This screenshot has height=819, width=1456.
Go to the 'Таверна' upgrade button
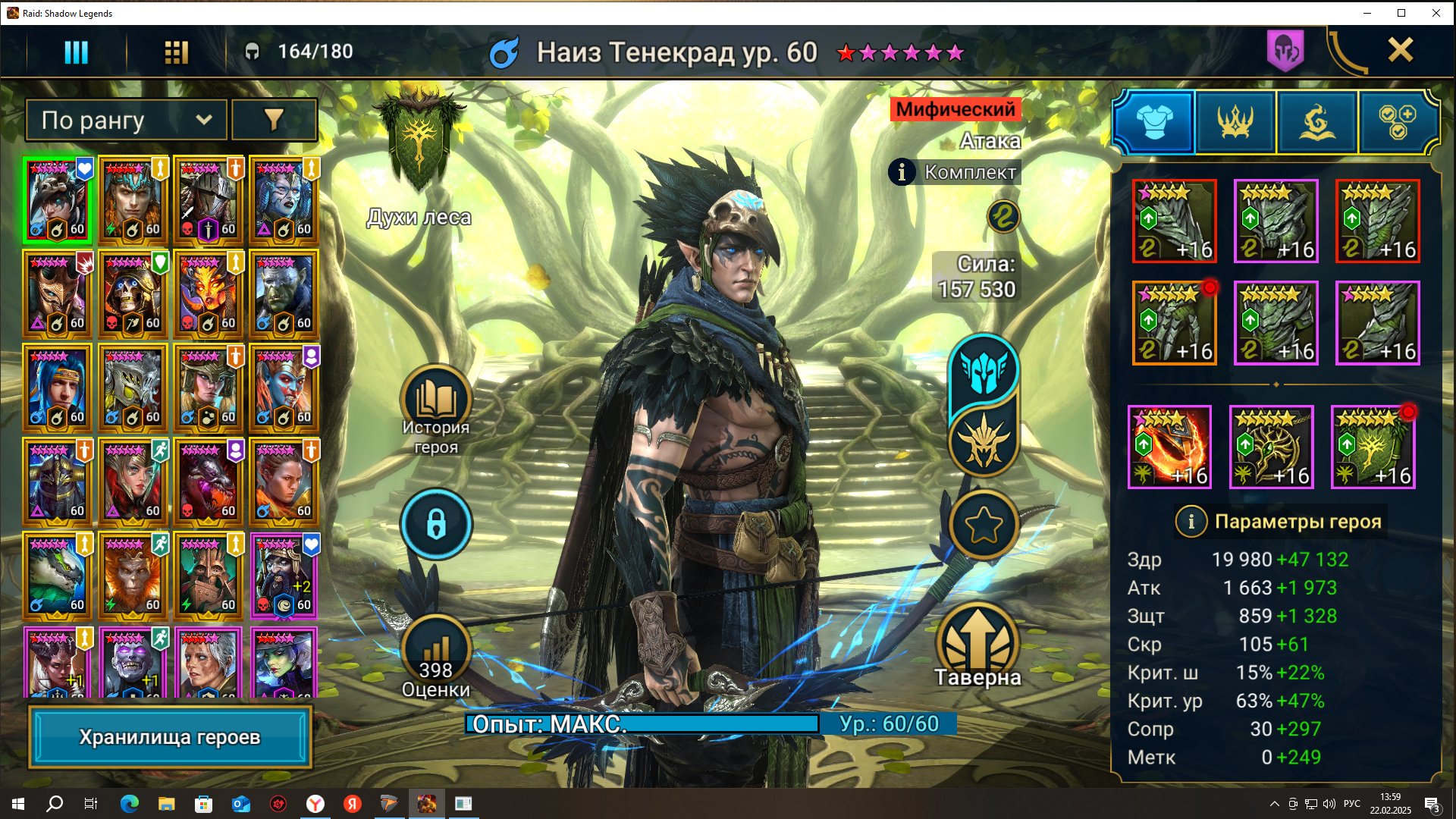pos(977,645)
